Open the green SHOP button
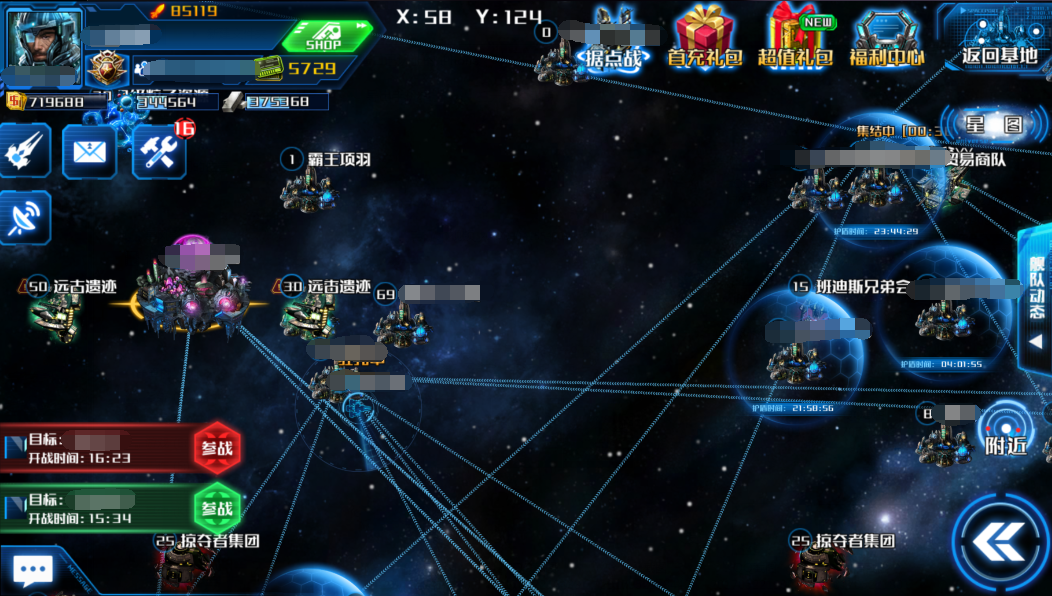This screenshot has height=596, width=1052. (325, 38)
